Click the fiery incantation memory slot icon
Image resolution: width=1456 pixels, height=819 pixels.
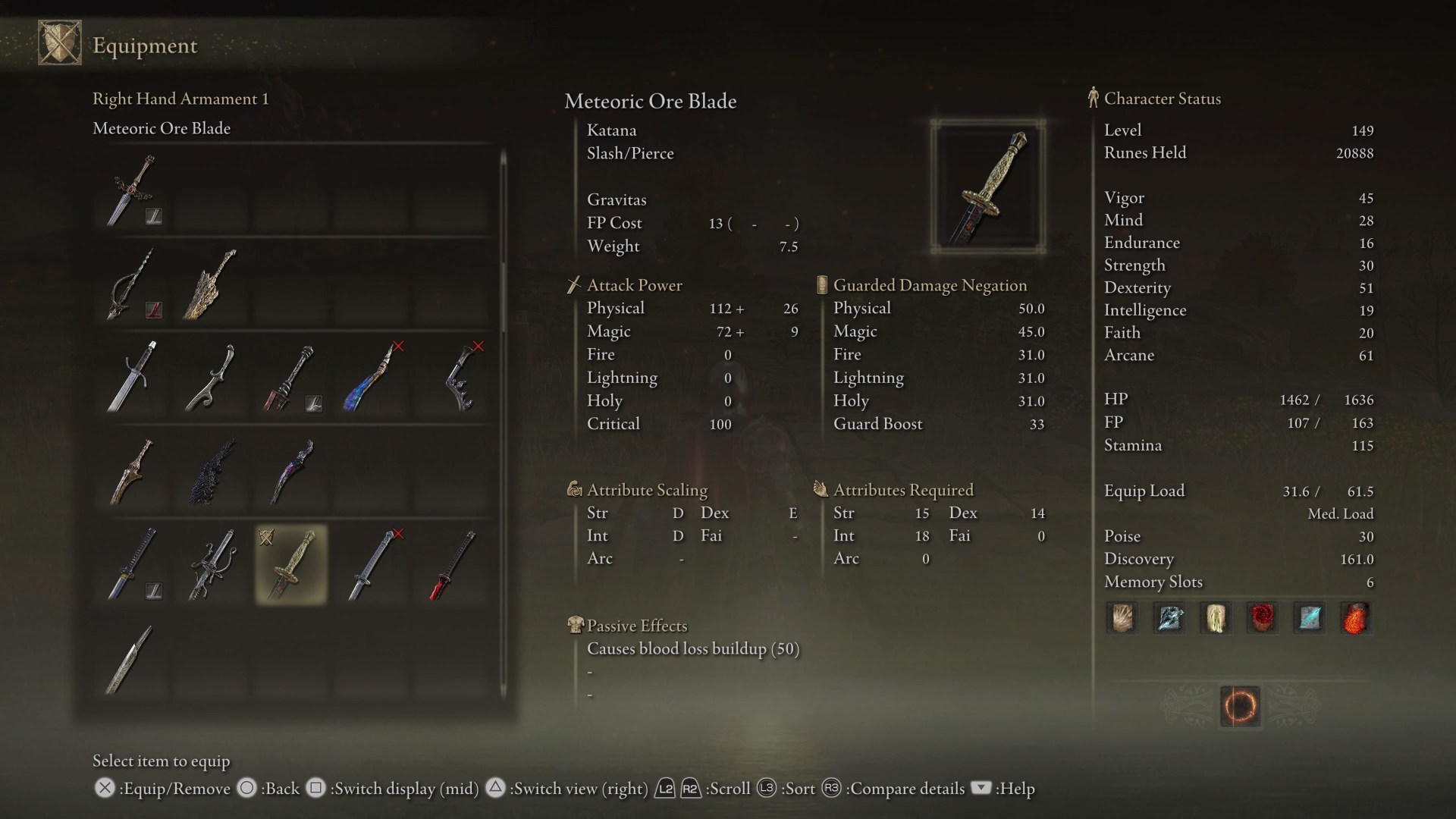[1357, 618]
